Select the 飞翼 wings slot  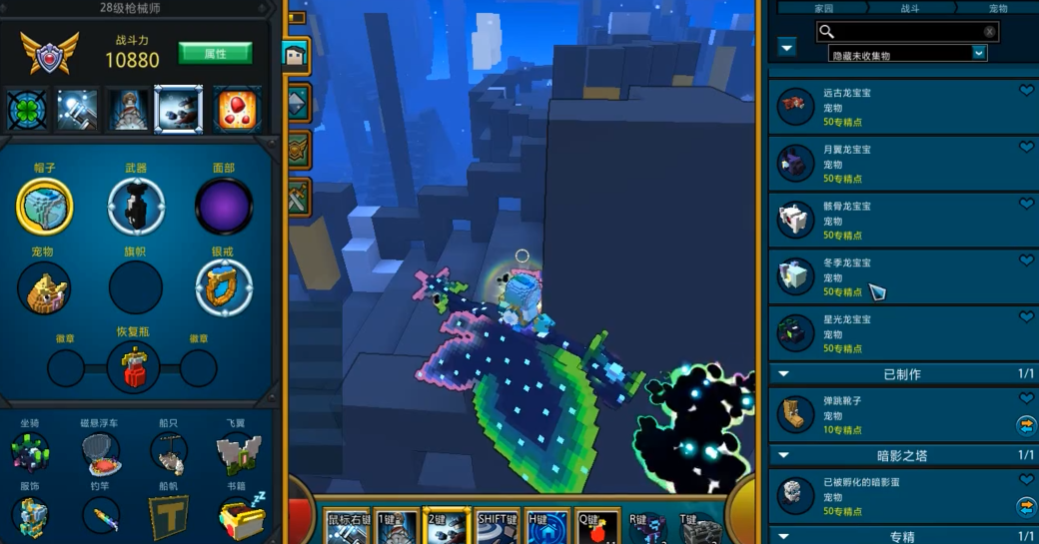pyautogui.click(x=238, y=453)
